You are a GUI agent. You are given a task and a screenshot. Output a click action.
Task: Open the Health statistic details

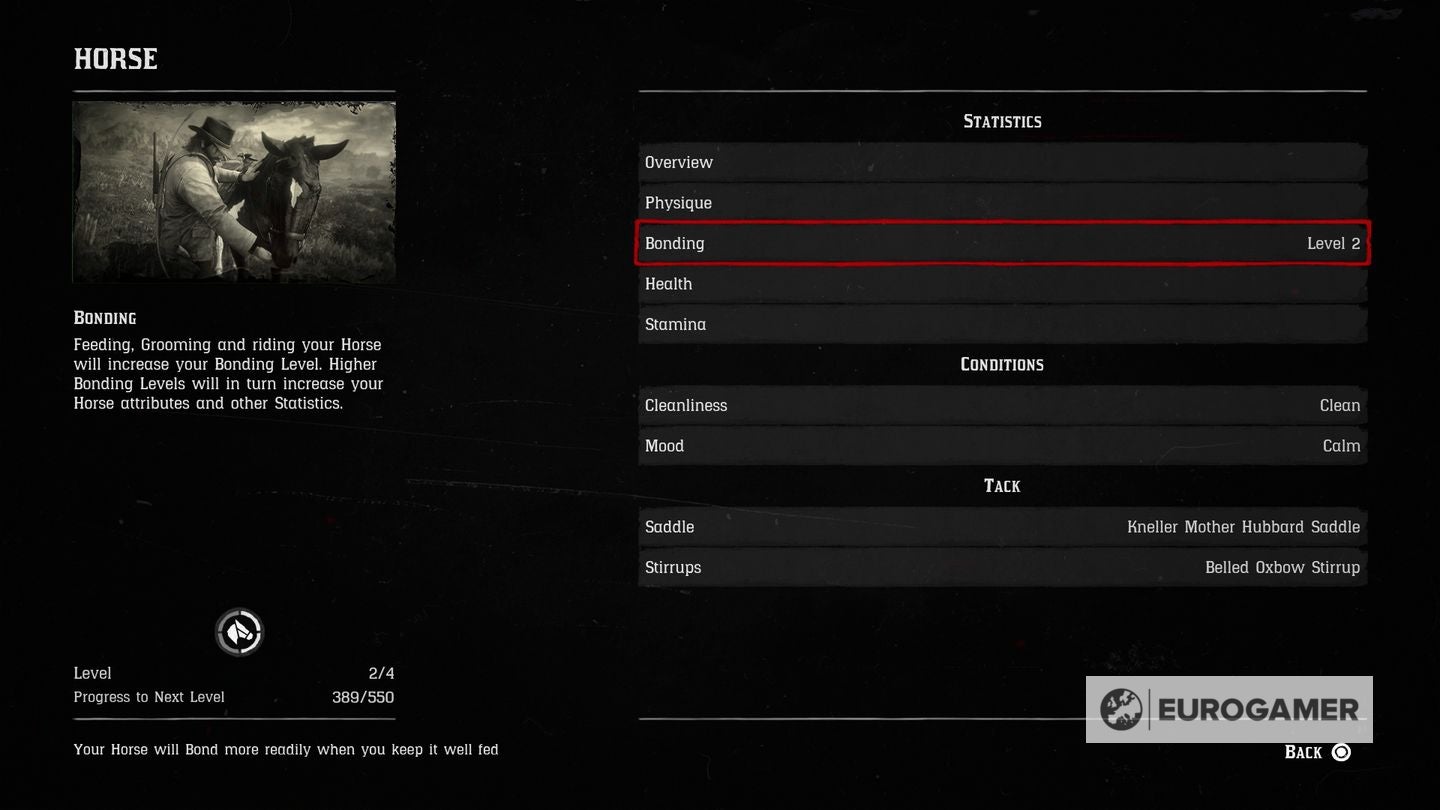(1001, 283)
